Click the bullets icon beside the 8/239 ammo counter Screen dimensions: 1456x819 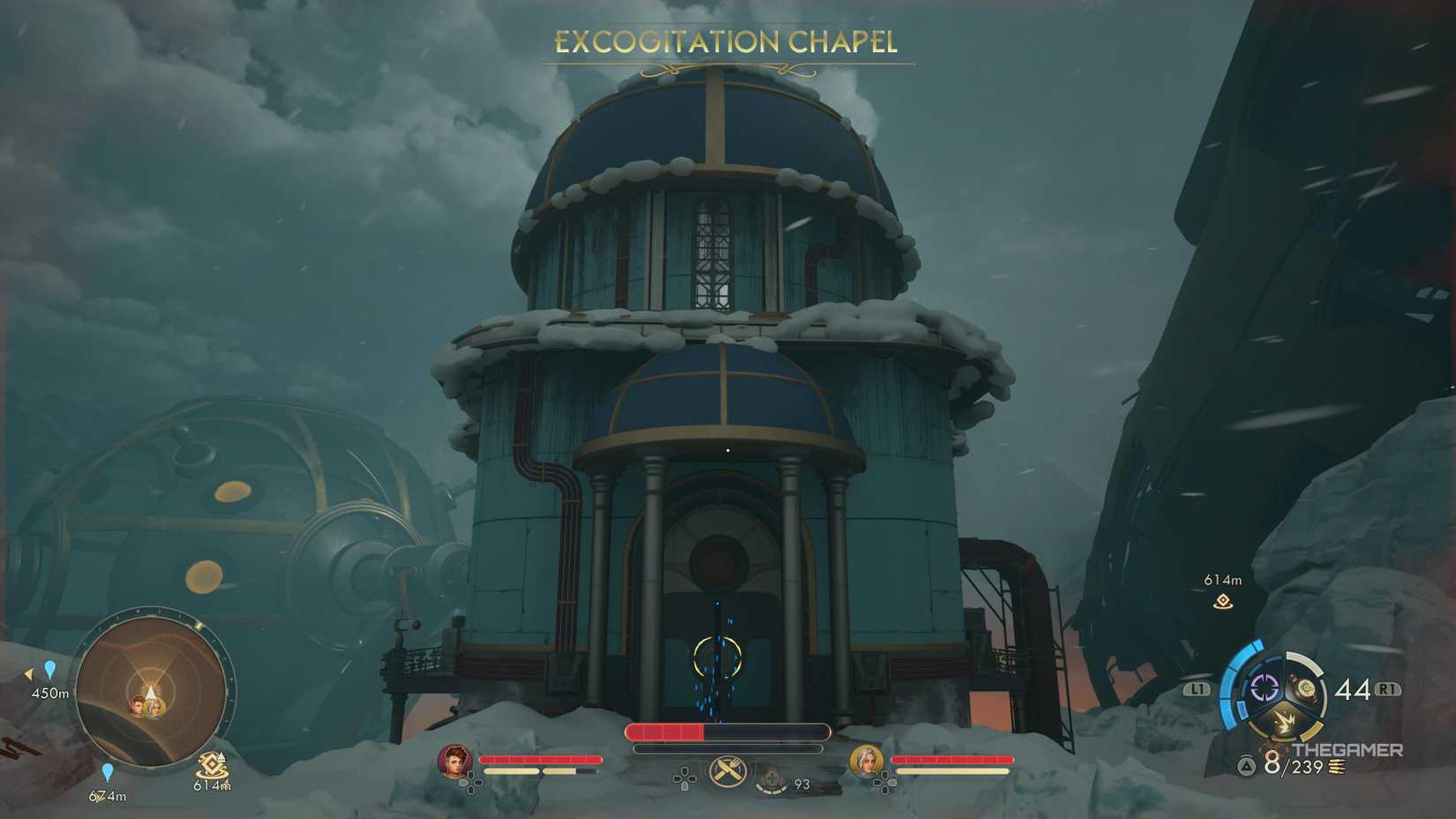1337,766
